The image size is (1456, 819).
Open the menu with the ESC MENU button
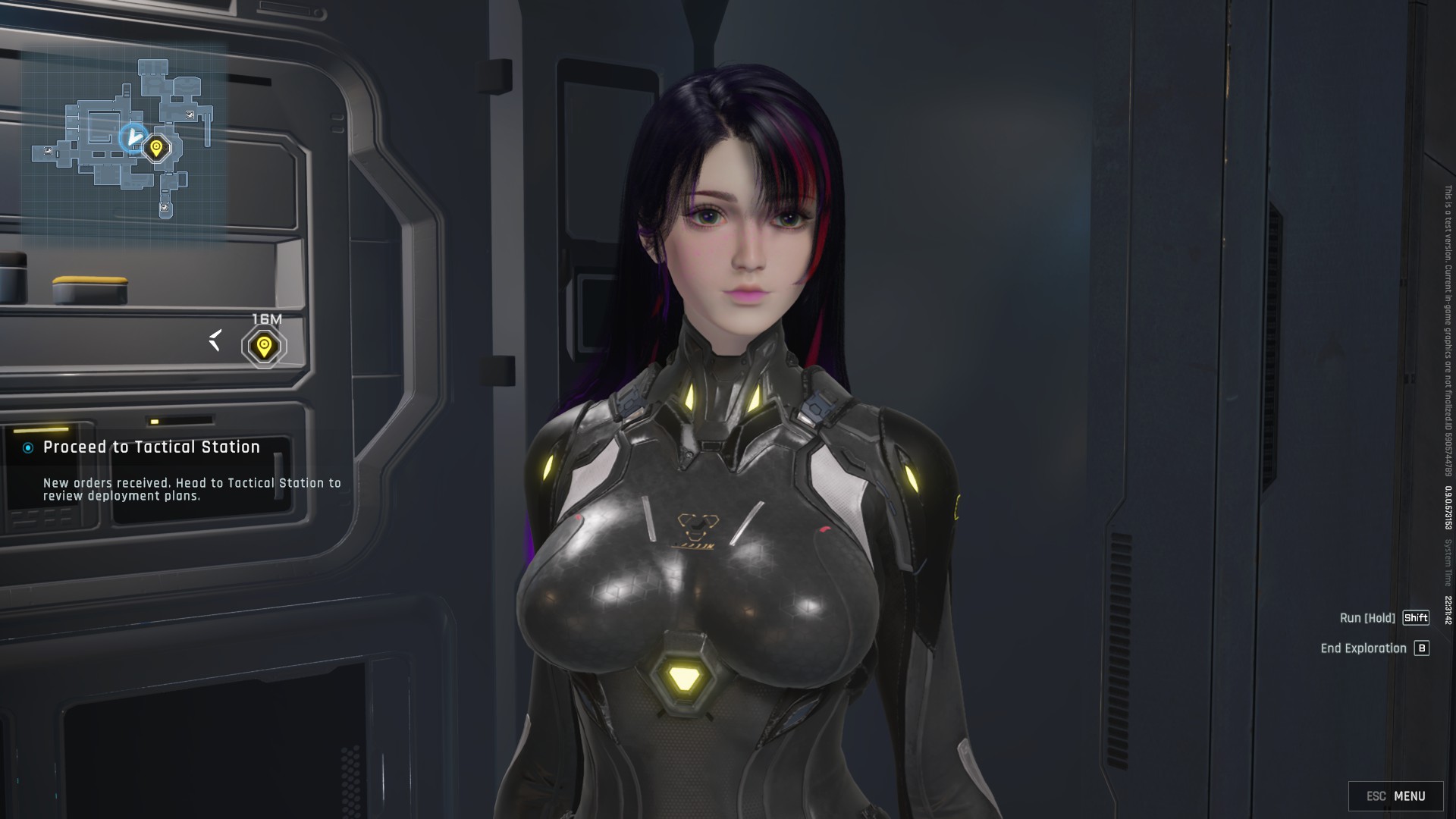[1399, 795]
